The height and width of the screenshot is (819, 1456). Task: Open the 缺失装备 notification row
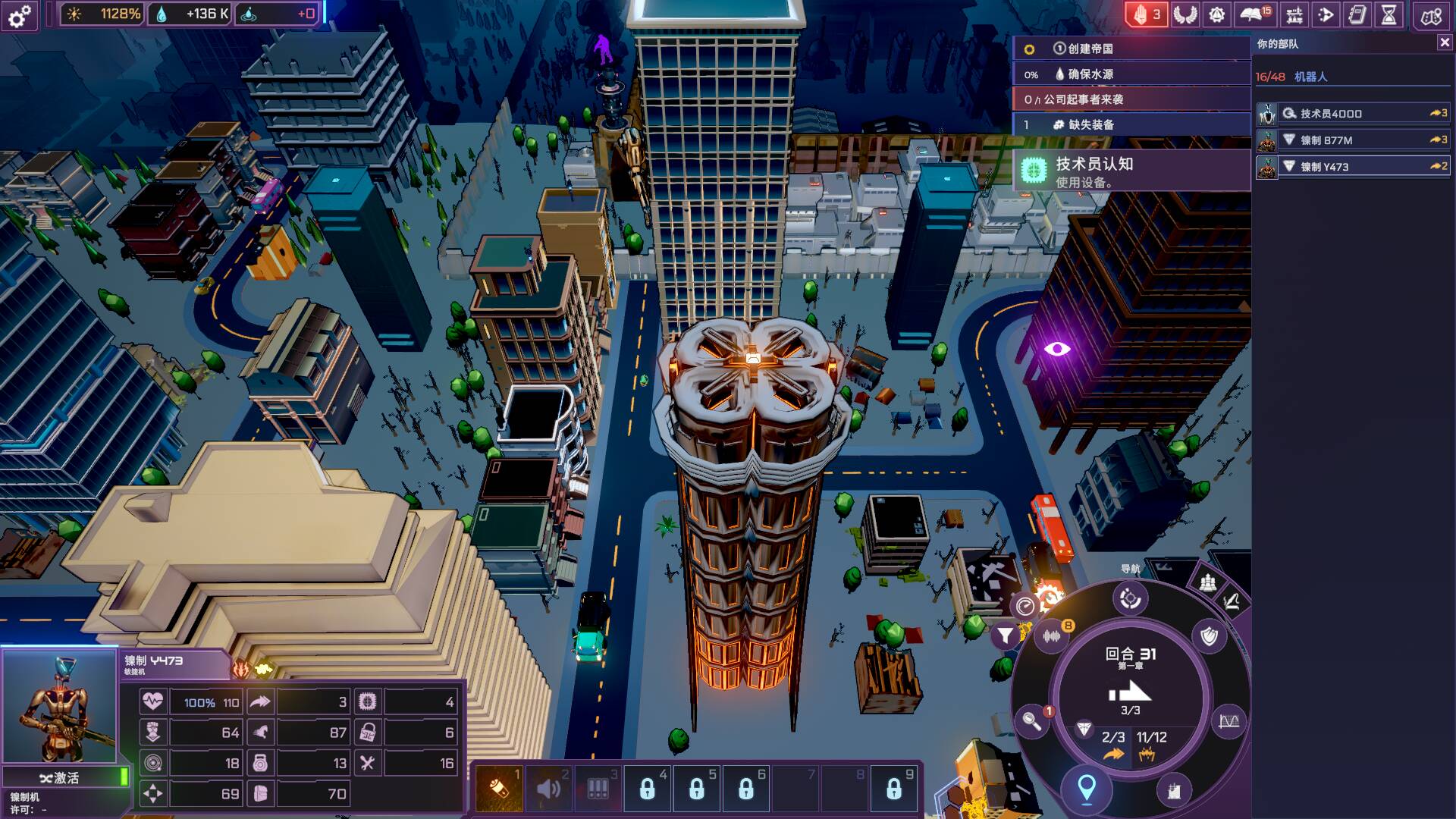[x=1131, y=125]
